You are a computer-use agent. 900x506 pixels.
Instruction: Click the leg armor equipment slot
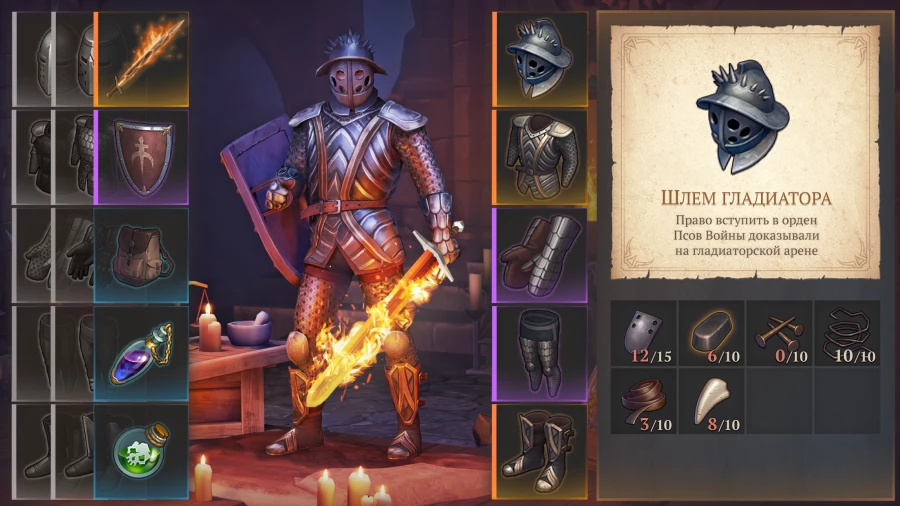point(540,352)
